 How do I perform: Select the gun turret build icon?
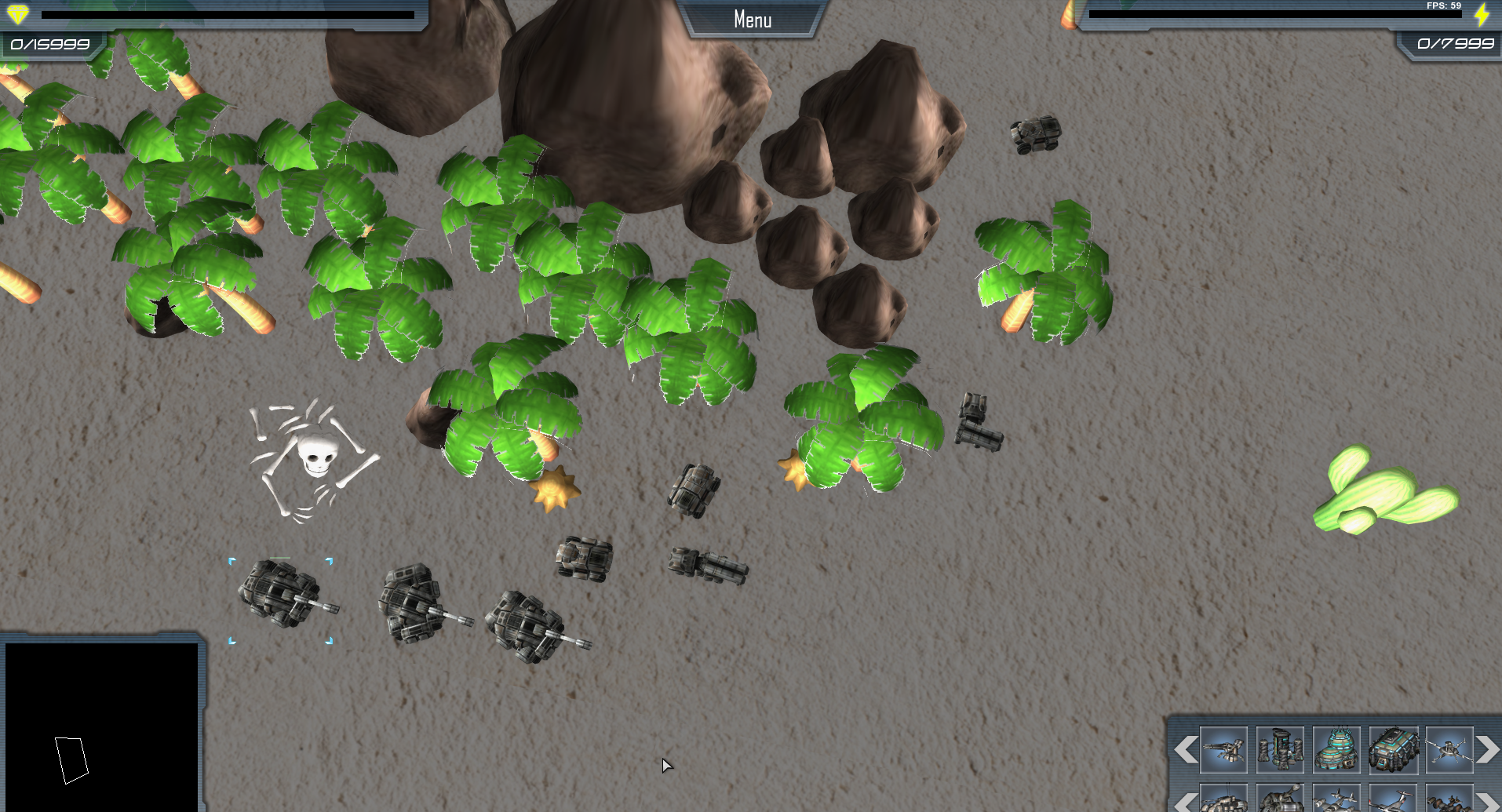click(1224, 750)
